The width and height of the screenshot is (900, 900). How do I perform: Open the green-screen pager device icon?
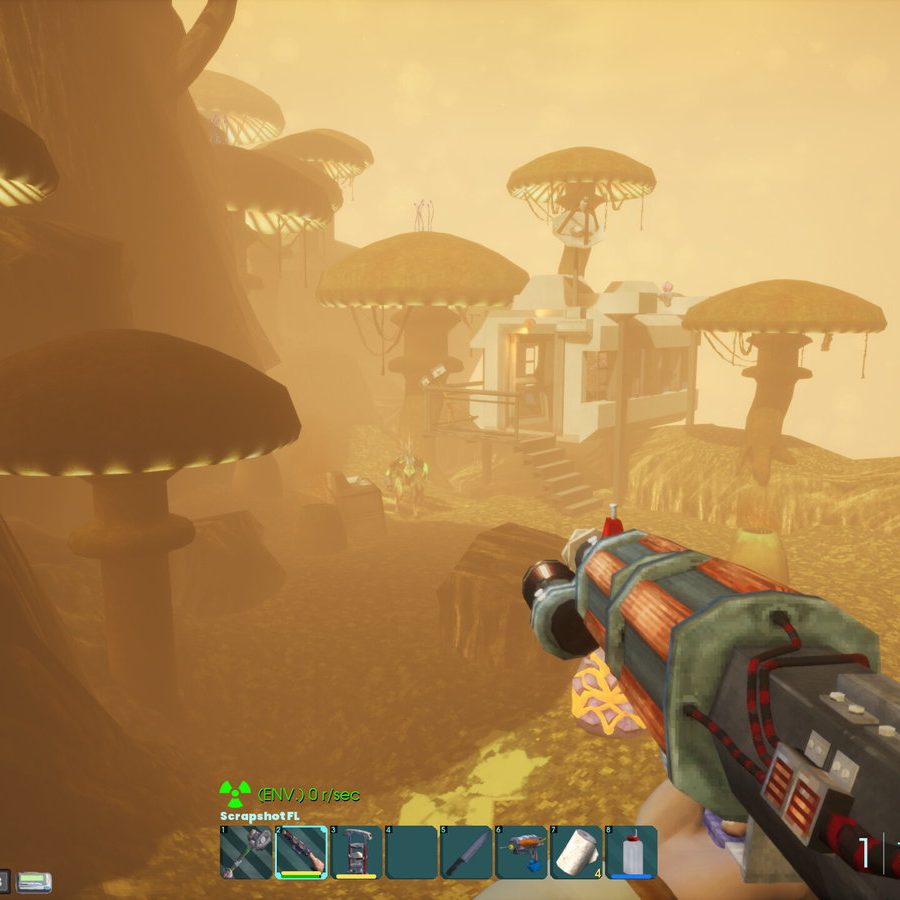click(x=34, y=882)
